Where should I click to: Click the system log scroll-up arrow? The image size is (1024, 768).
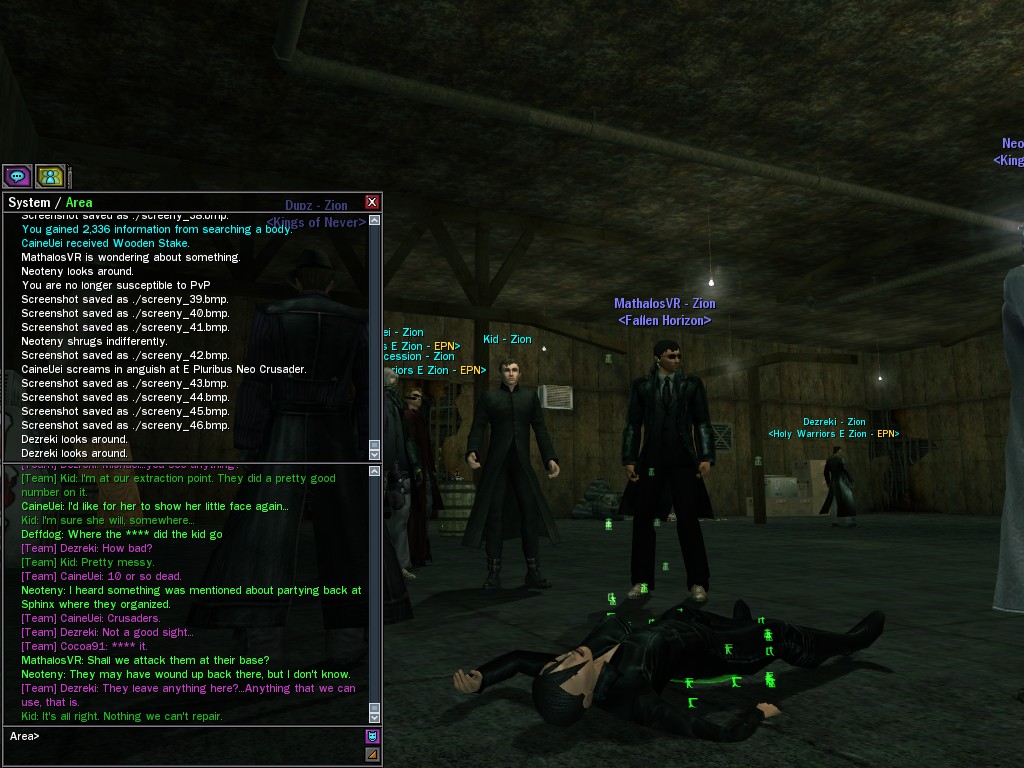point(375,220)
